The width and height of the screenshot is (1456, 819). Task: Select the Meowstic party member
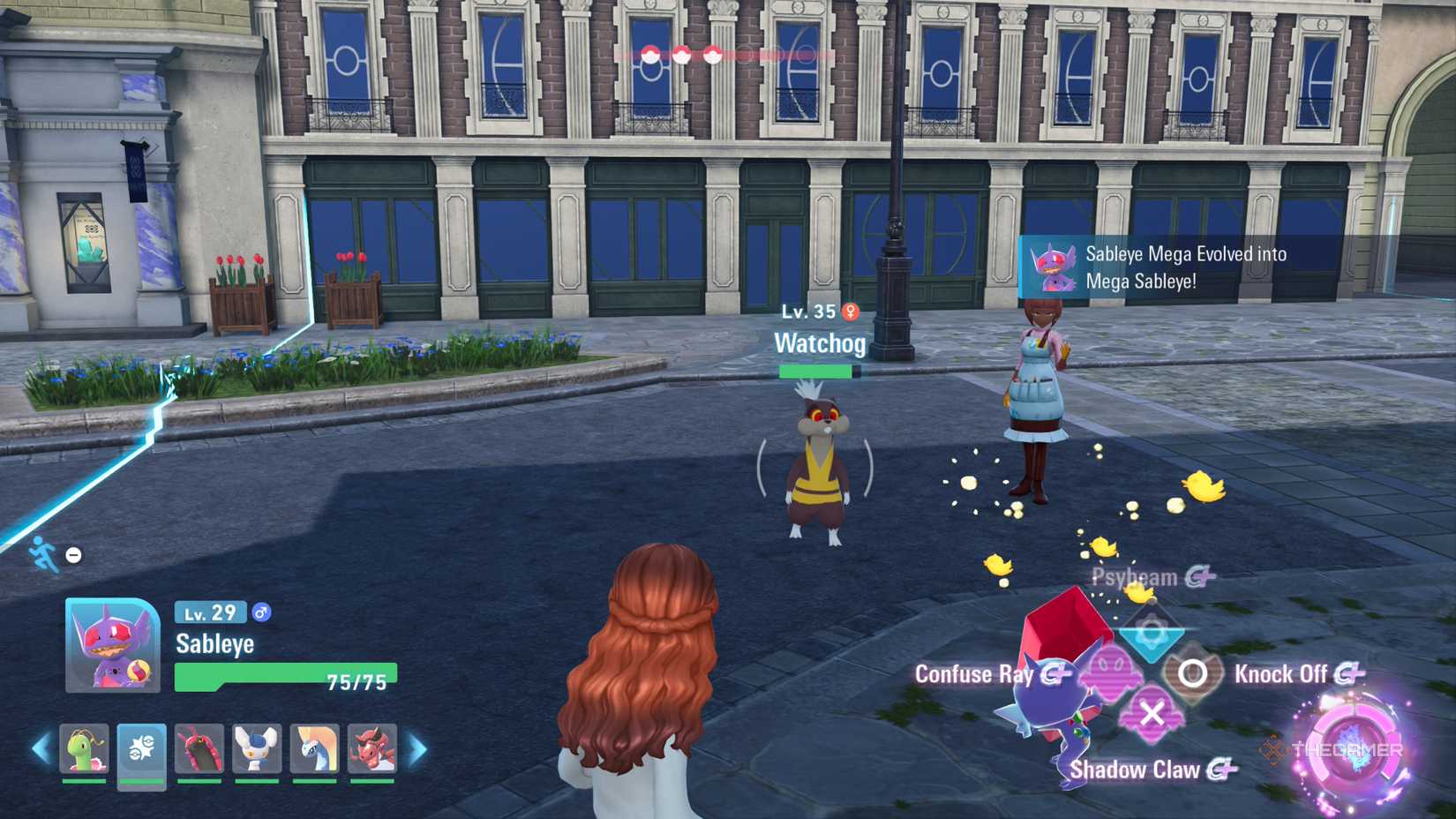(257, 749)
